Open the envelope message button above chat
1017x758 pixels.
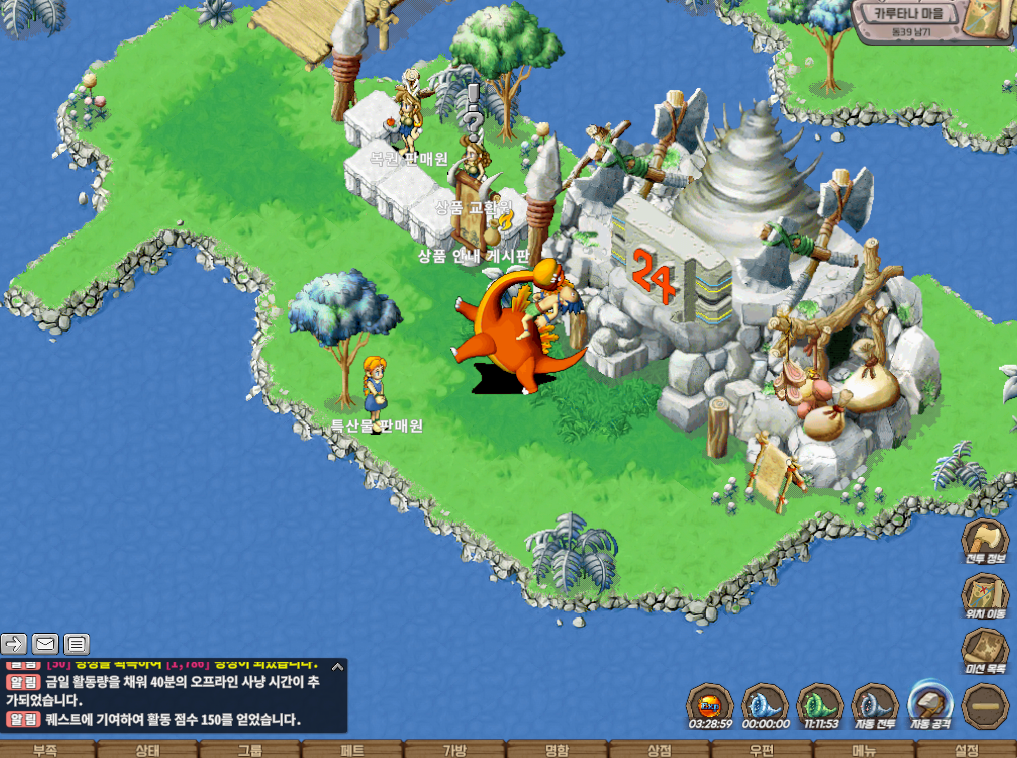(45, 643)
